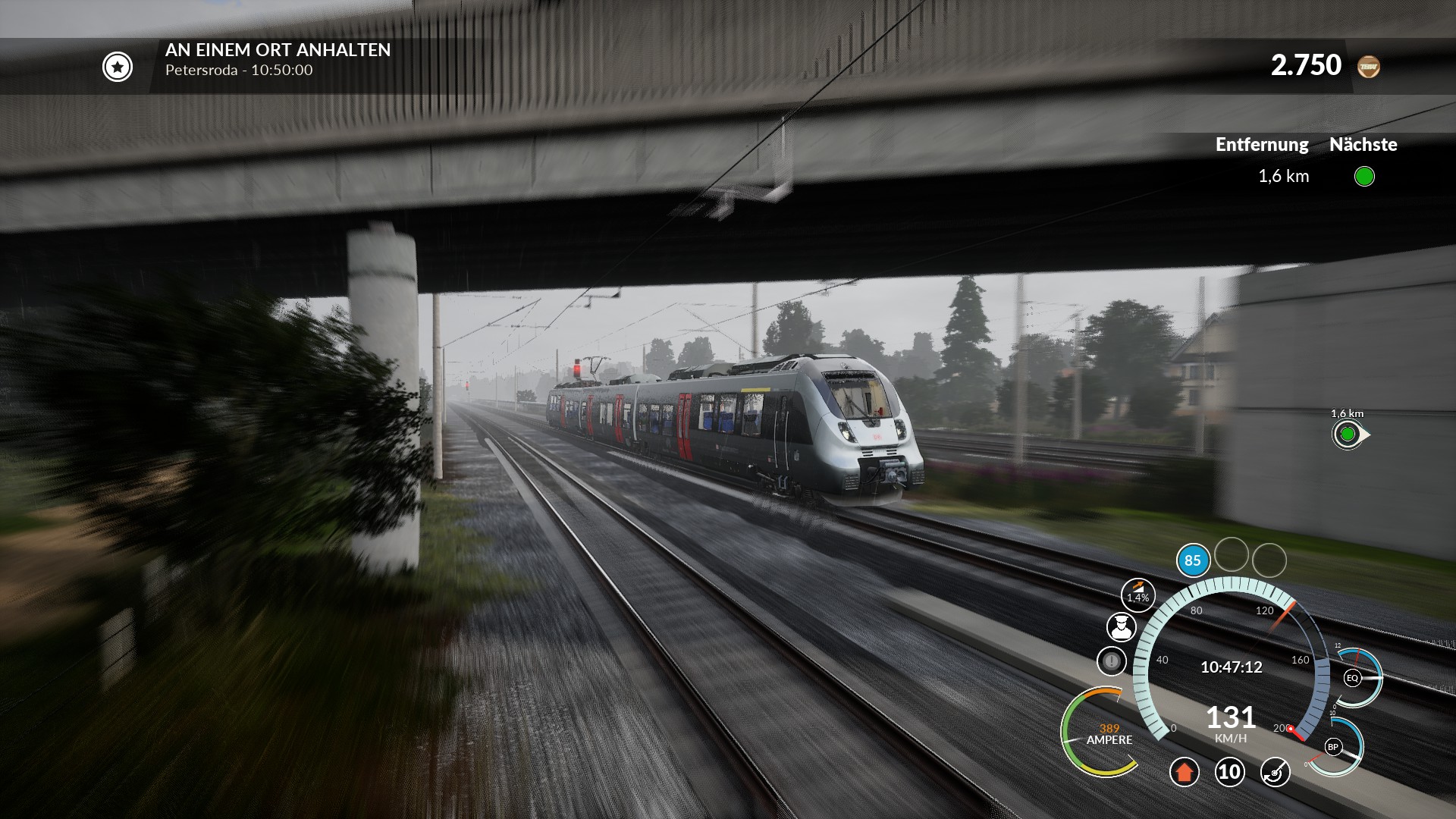This screenshot has width=1456, height=819.
Task: Select the green next-signal indicator under Nächste
Action: click(x=1364, y=177)
